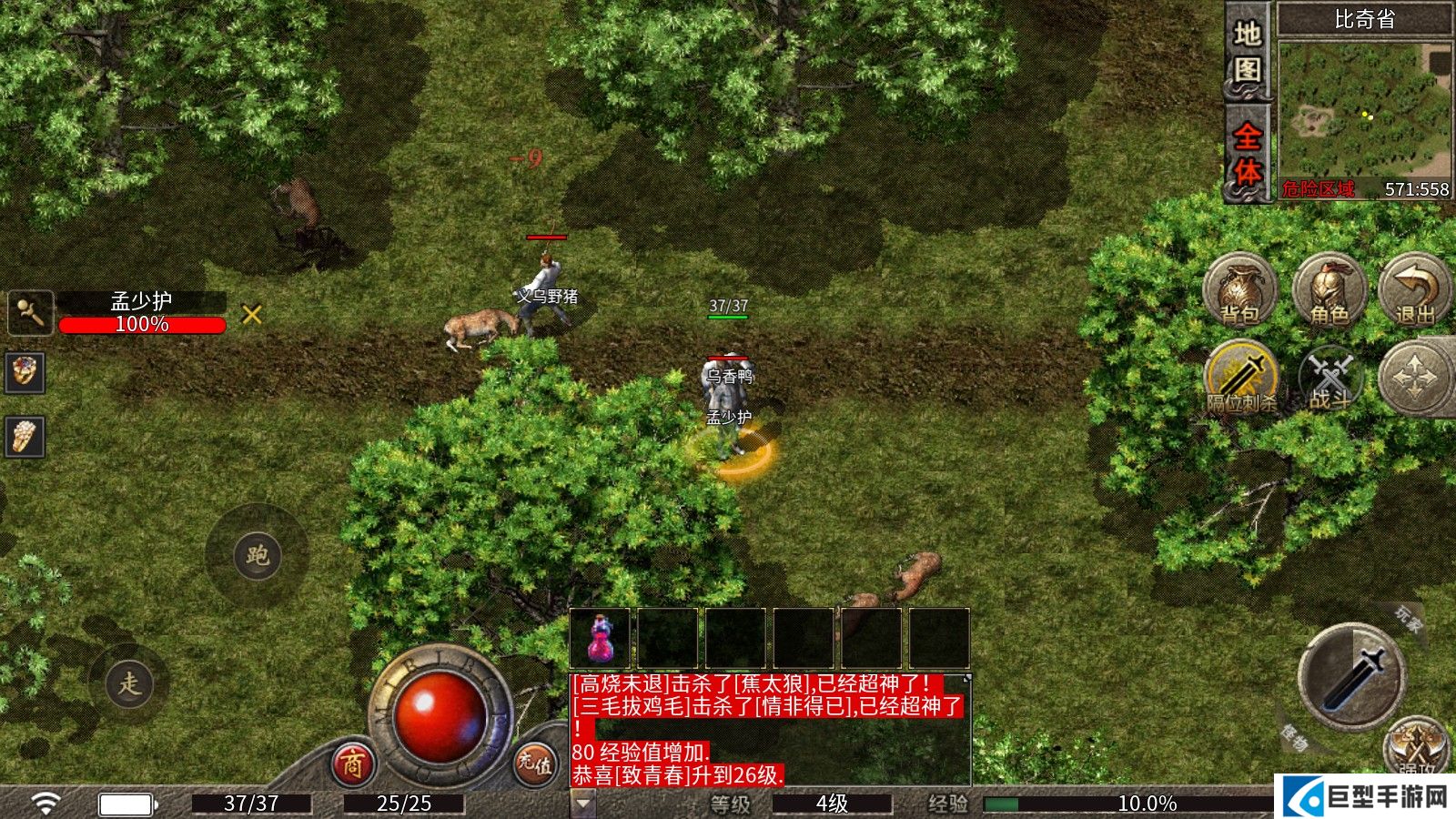Close the 孟少护 target panel
The height and width of the screenshot is (819, 1456).
[252, 315]
